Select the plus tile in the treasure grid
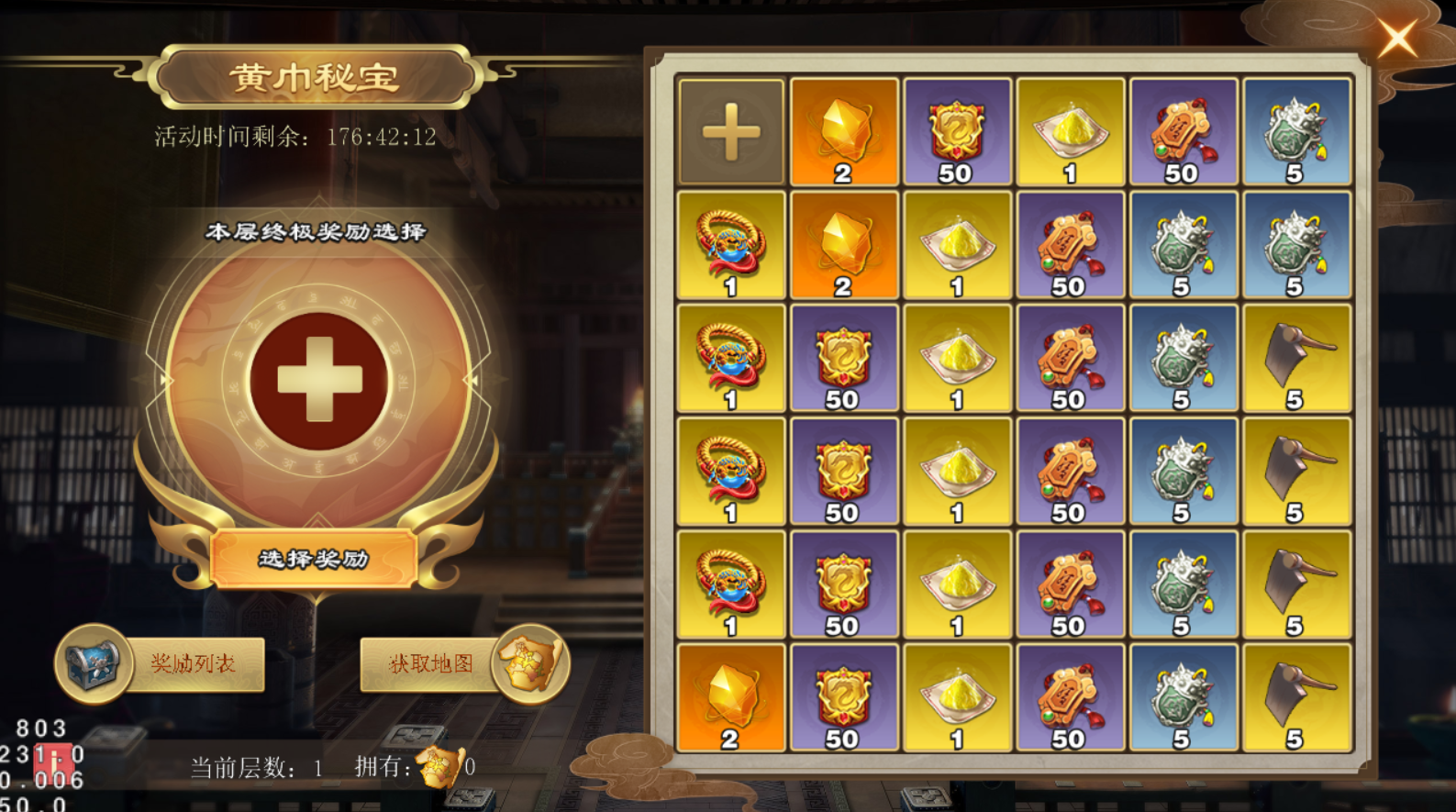The height and width of the screenshot is (812, 1456). point(731,133)
